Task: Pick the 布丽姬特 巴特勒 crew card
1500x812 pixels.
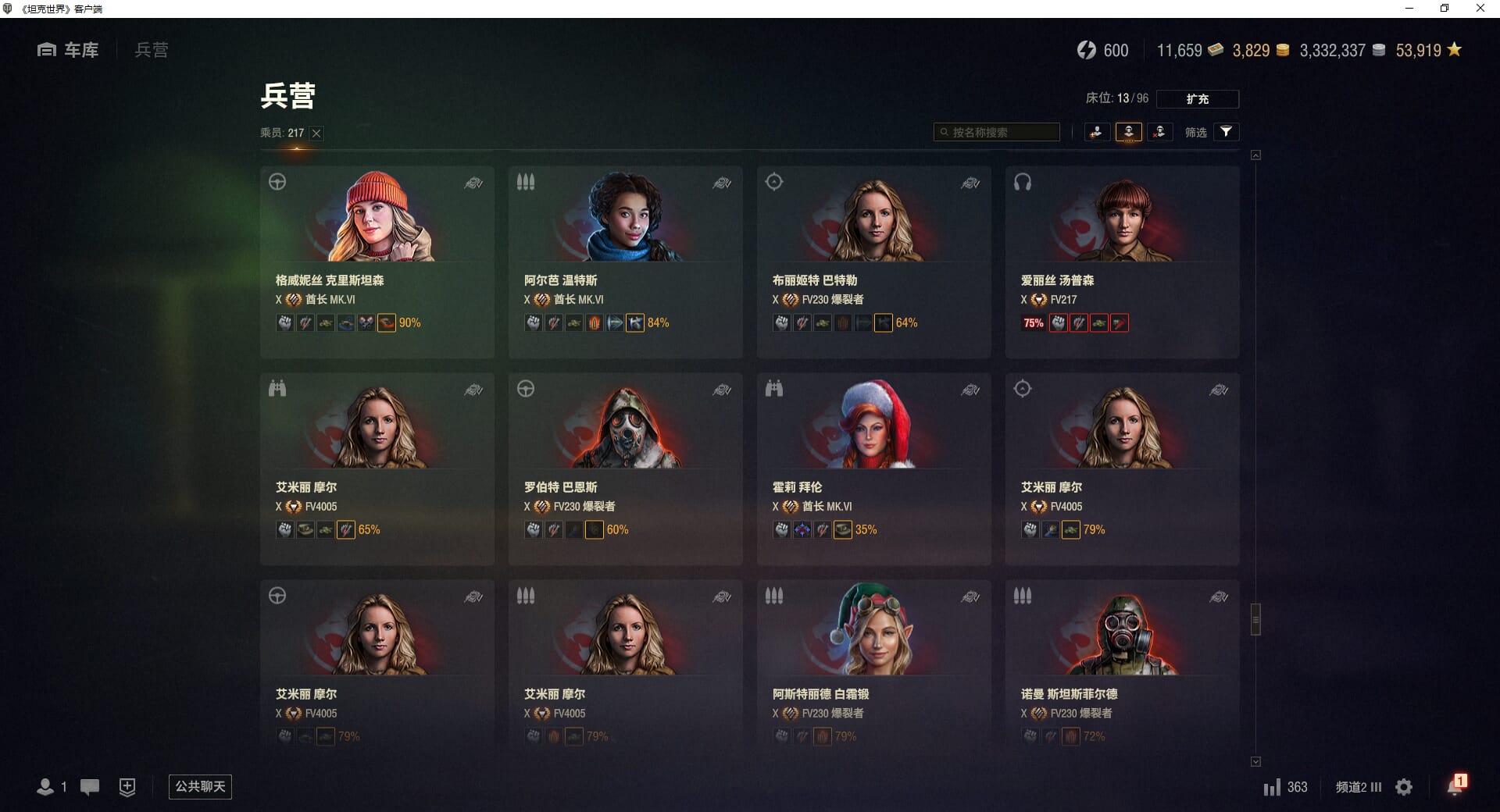Action: (x=873, y=262)
